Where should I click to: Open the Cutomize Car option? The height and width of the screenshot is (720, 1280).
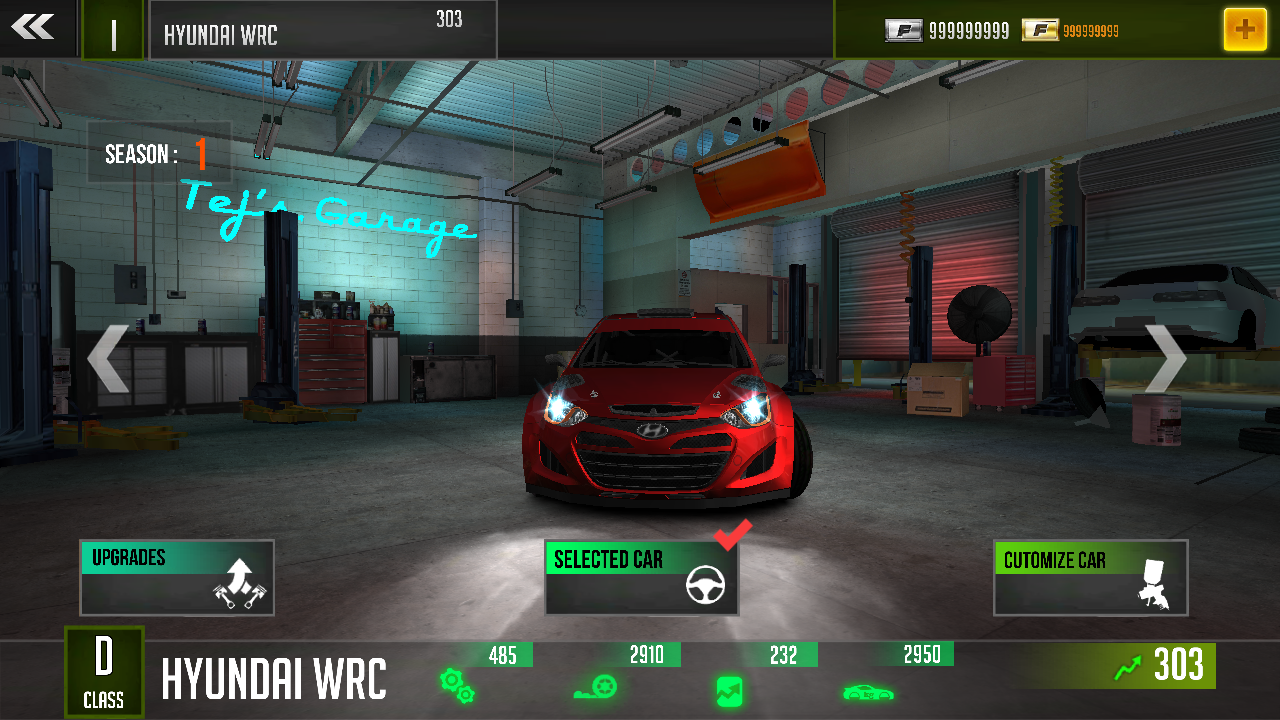pyautogui.click(x=1090, y=578)
